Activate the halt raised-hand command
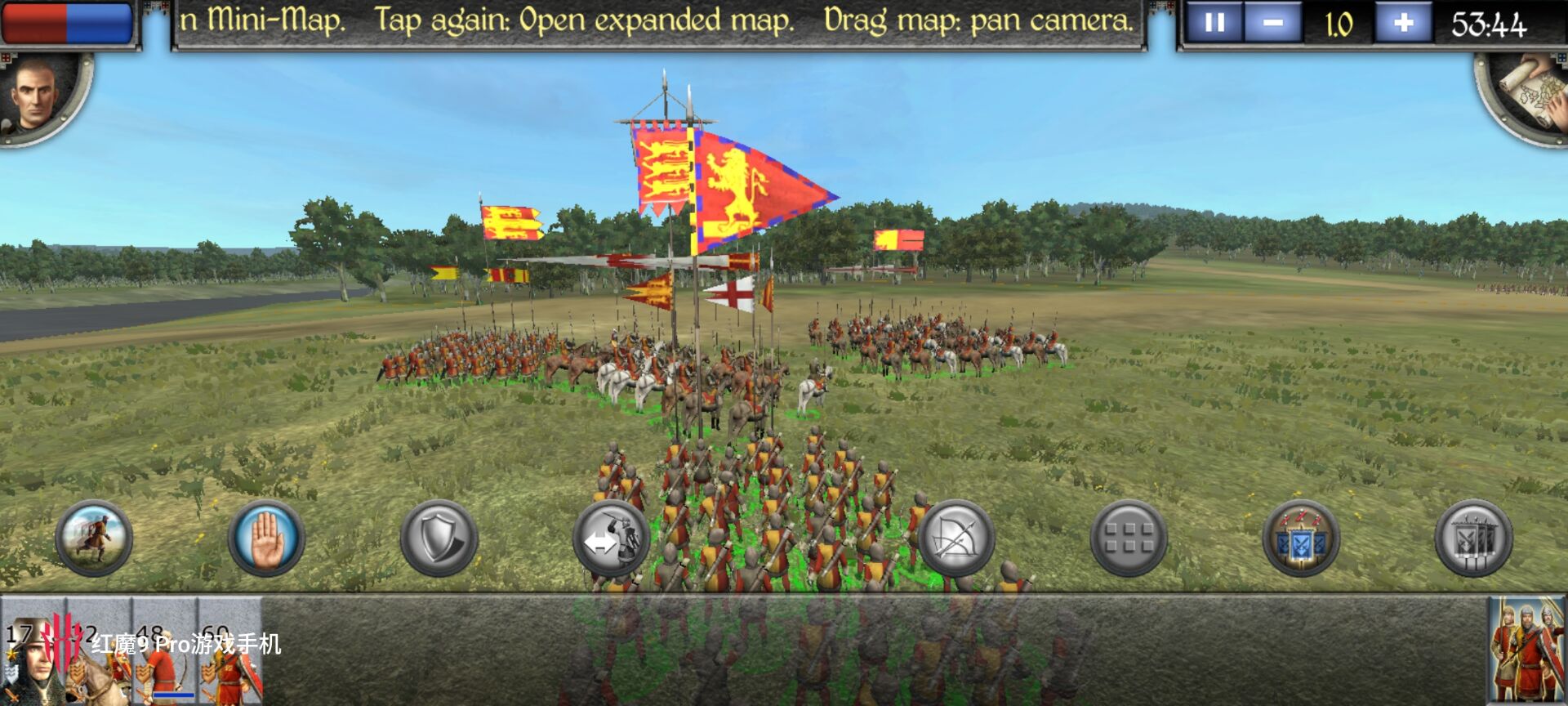 (x=266, y=538)
